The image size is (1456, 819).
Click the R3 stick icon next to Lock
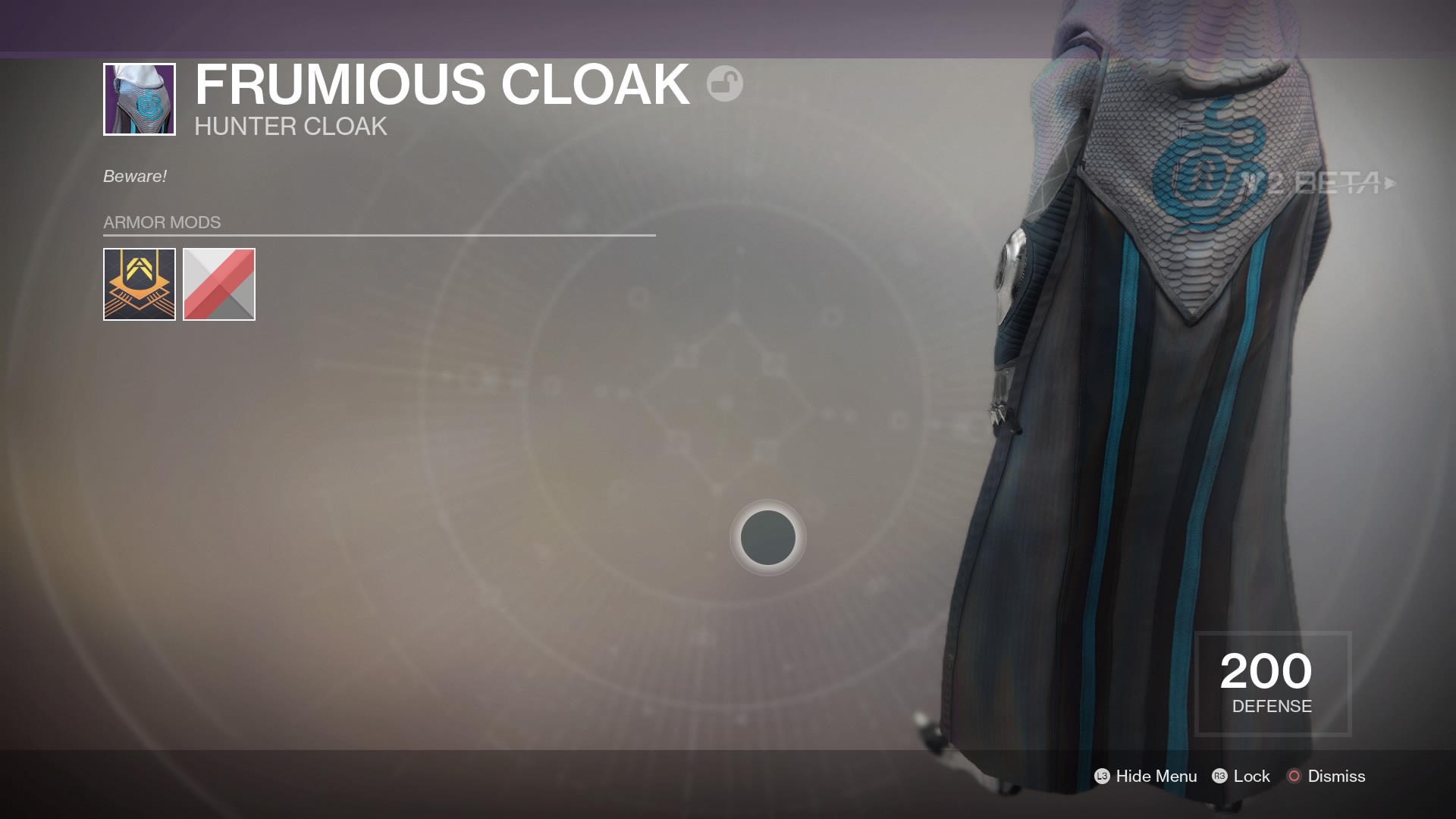[x=1221, y=777]
